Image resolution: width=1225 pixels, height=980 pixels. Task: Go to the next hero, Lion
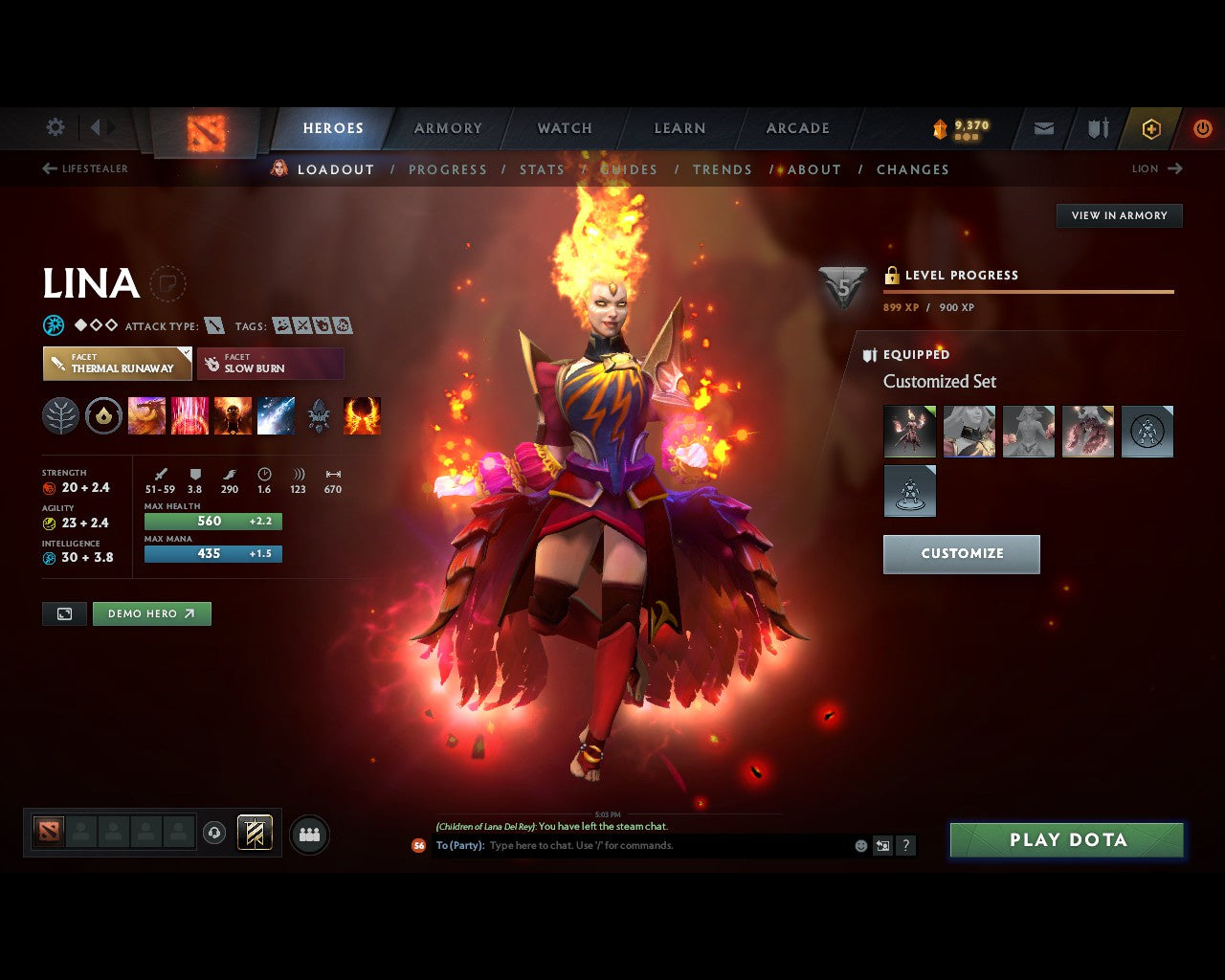[x=1157, y=168]
